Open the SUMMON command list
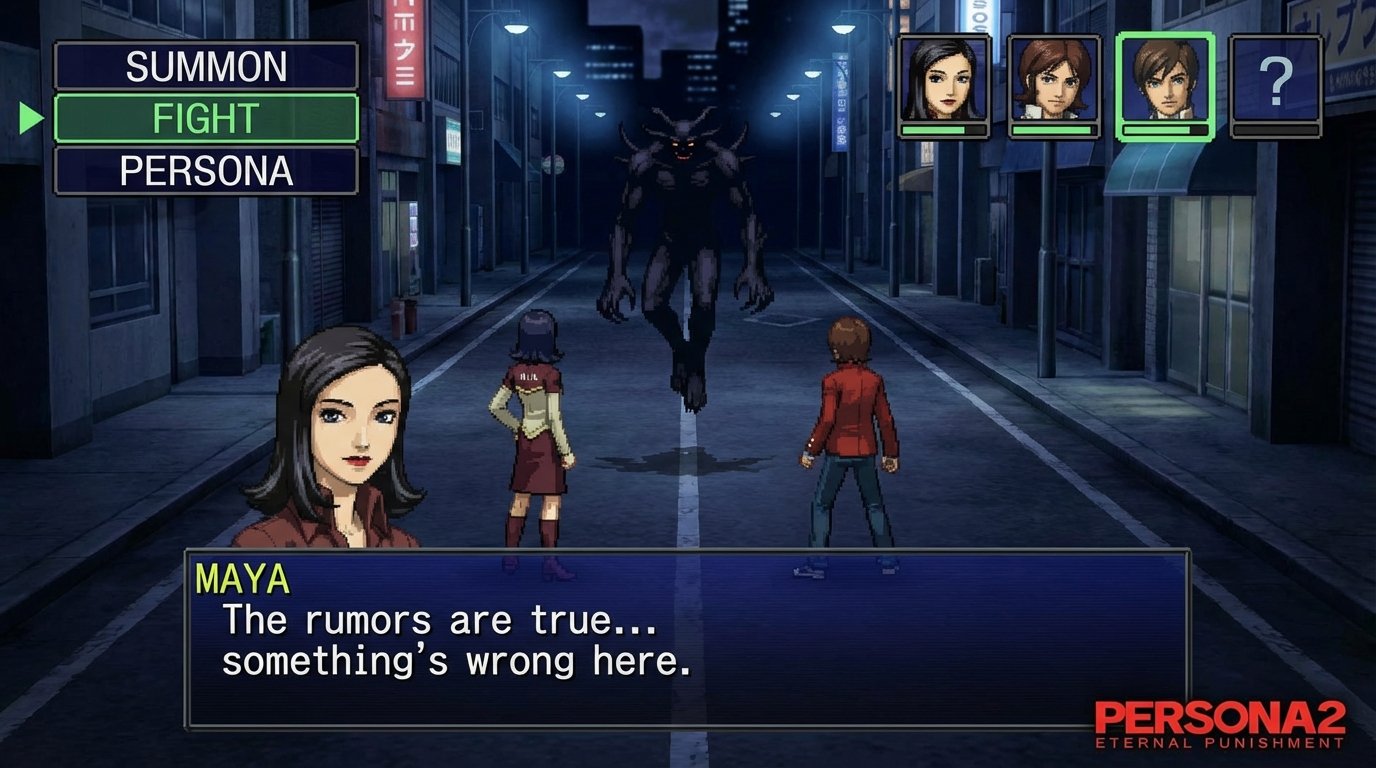This screenshot has width=1376, height=768. [204, 67]
